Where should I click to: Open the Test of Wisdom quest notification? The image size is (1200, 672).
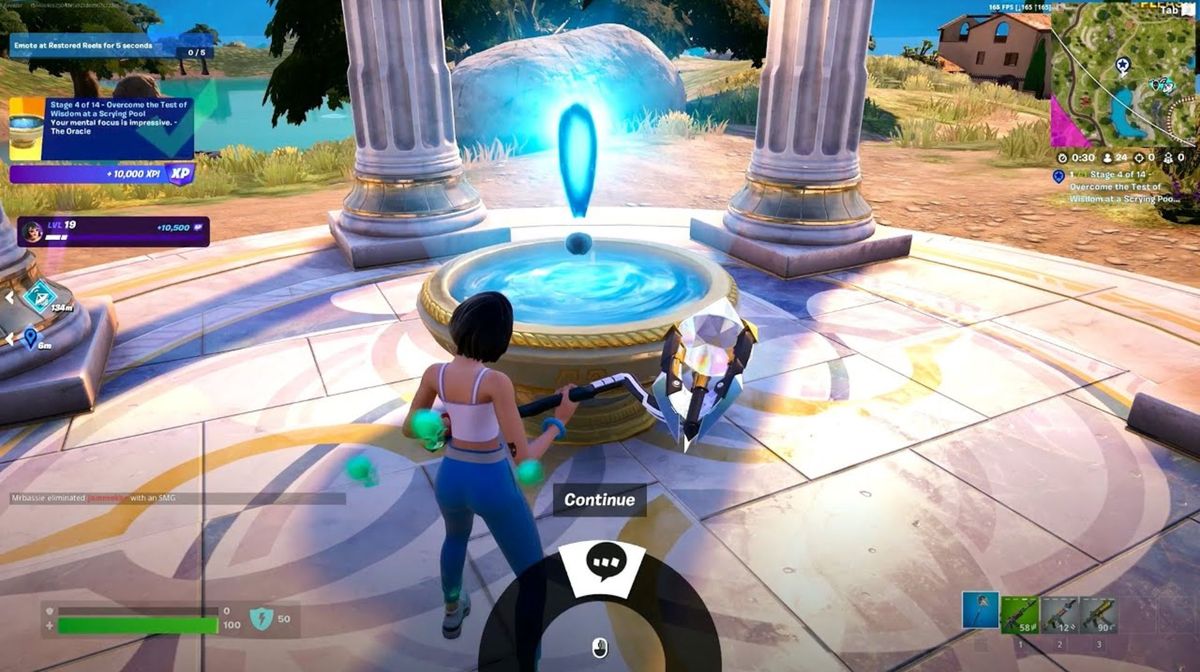pos(100,129)
